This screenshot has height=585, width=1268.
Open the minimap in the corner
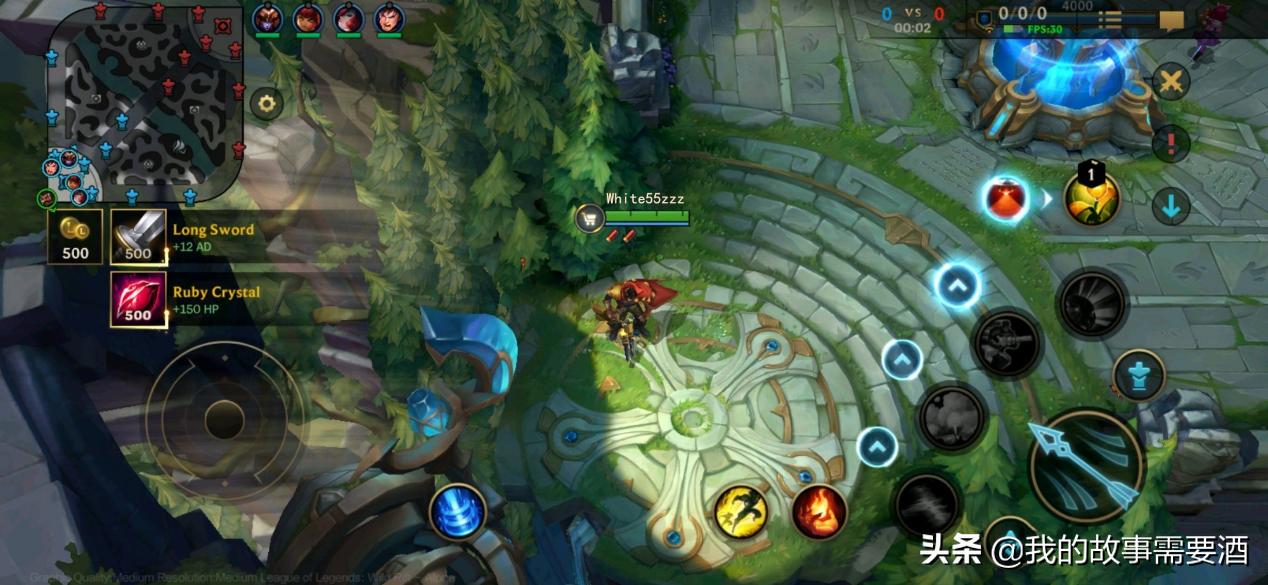point(145,100)
